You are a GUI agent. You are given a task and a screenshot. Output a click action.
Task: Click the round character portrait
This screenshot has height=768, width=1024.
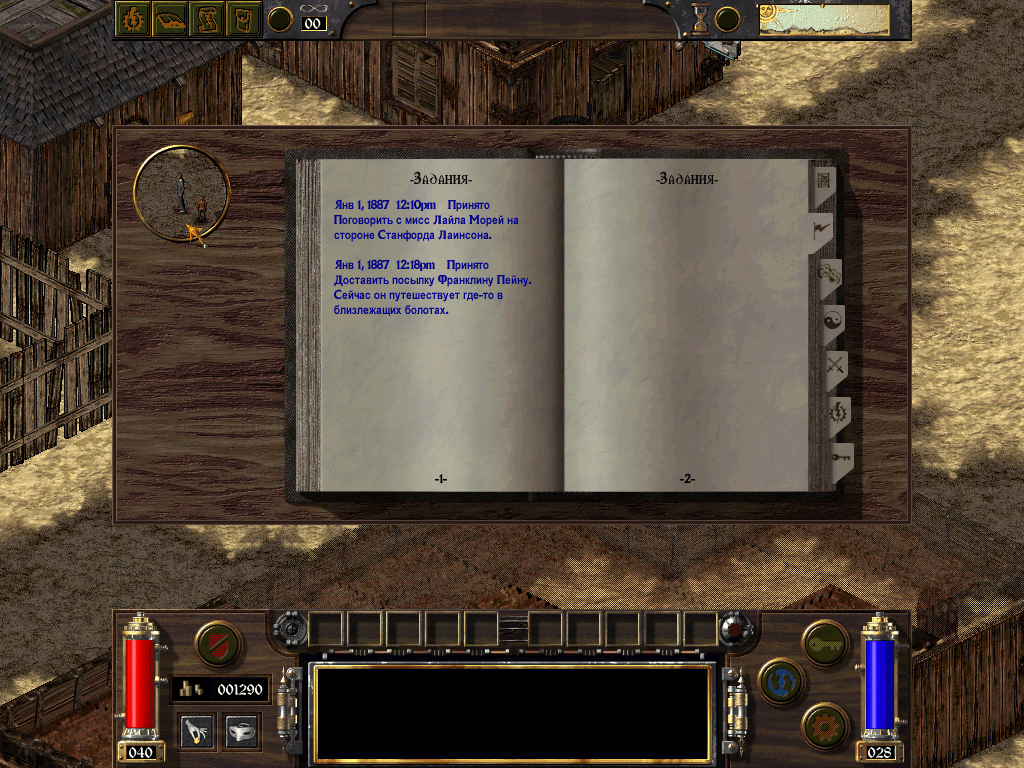pyautogui.click(x=182, y=193)
